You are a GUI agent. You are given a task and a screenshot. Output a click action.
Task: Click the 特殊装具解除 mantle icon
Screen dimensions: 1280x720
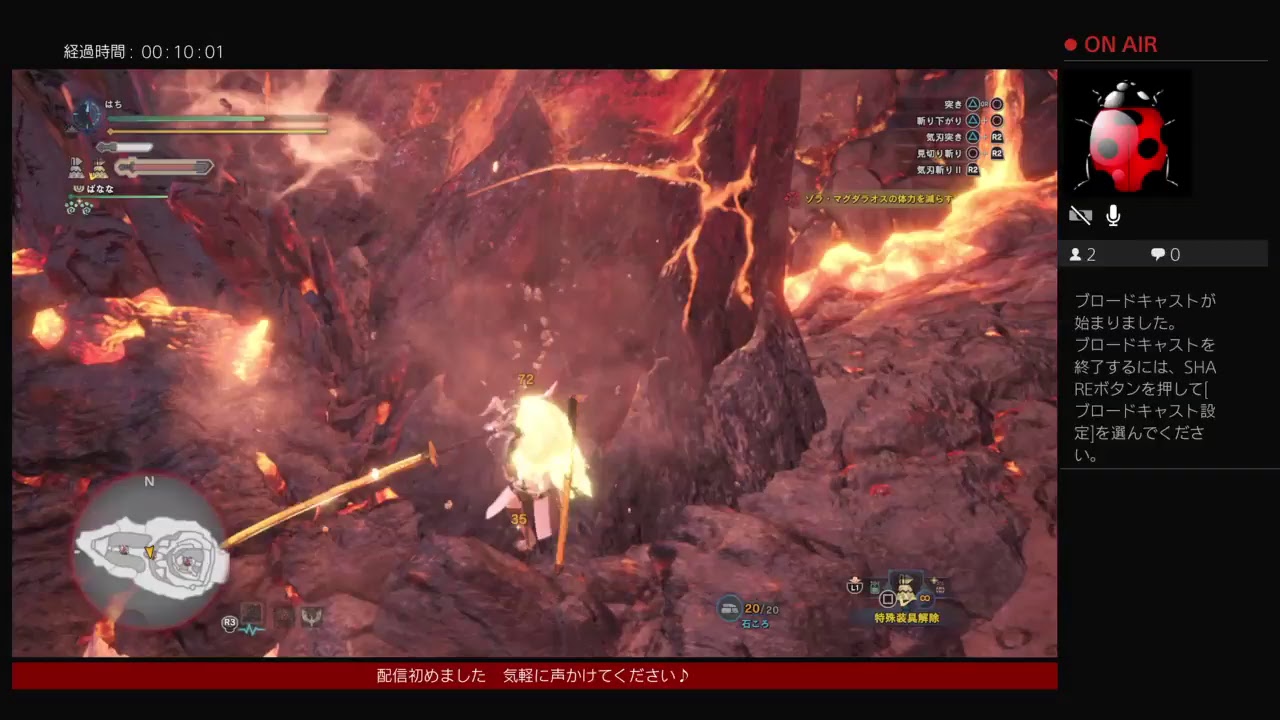905,588
